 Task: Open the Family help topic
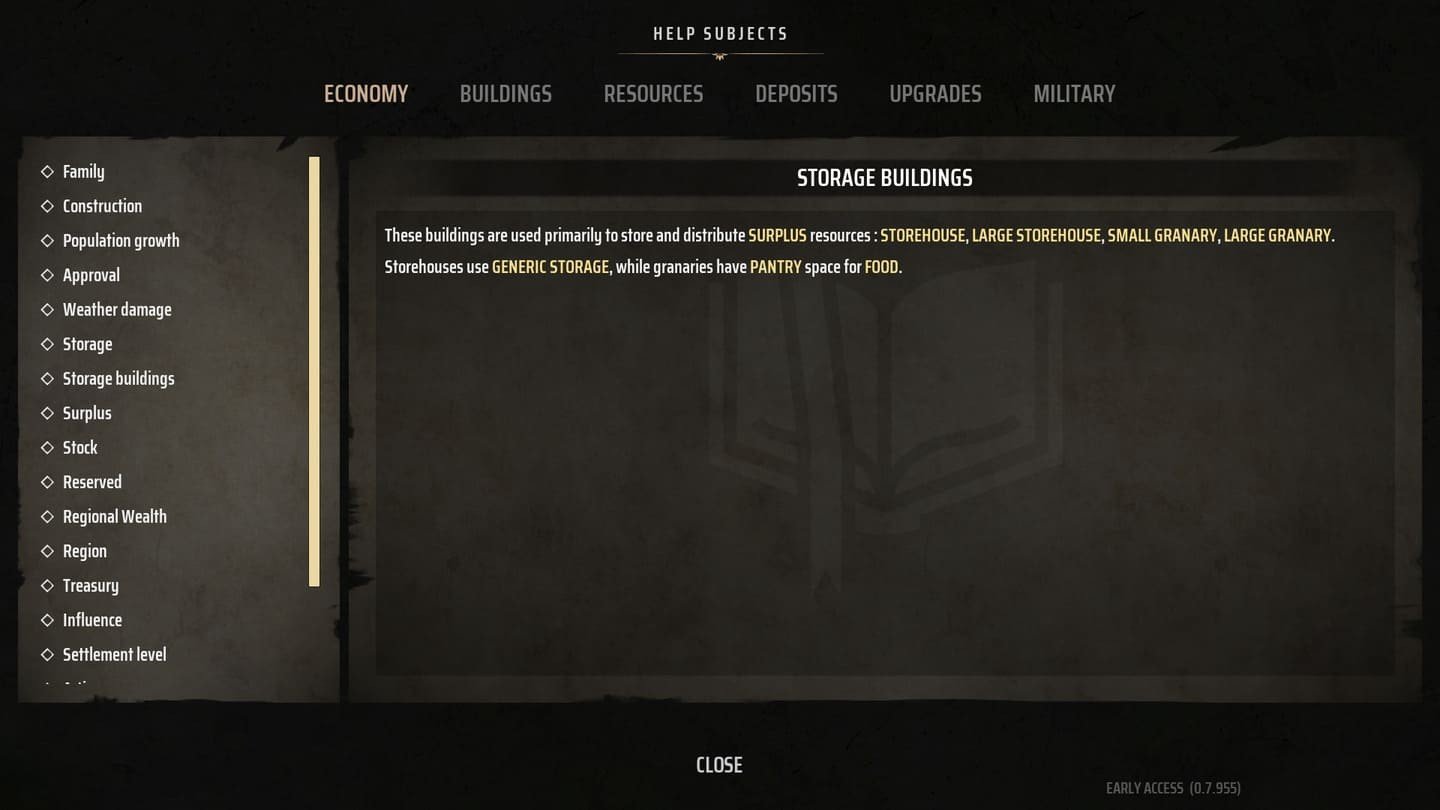click(83, 172)
